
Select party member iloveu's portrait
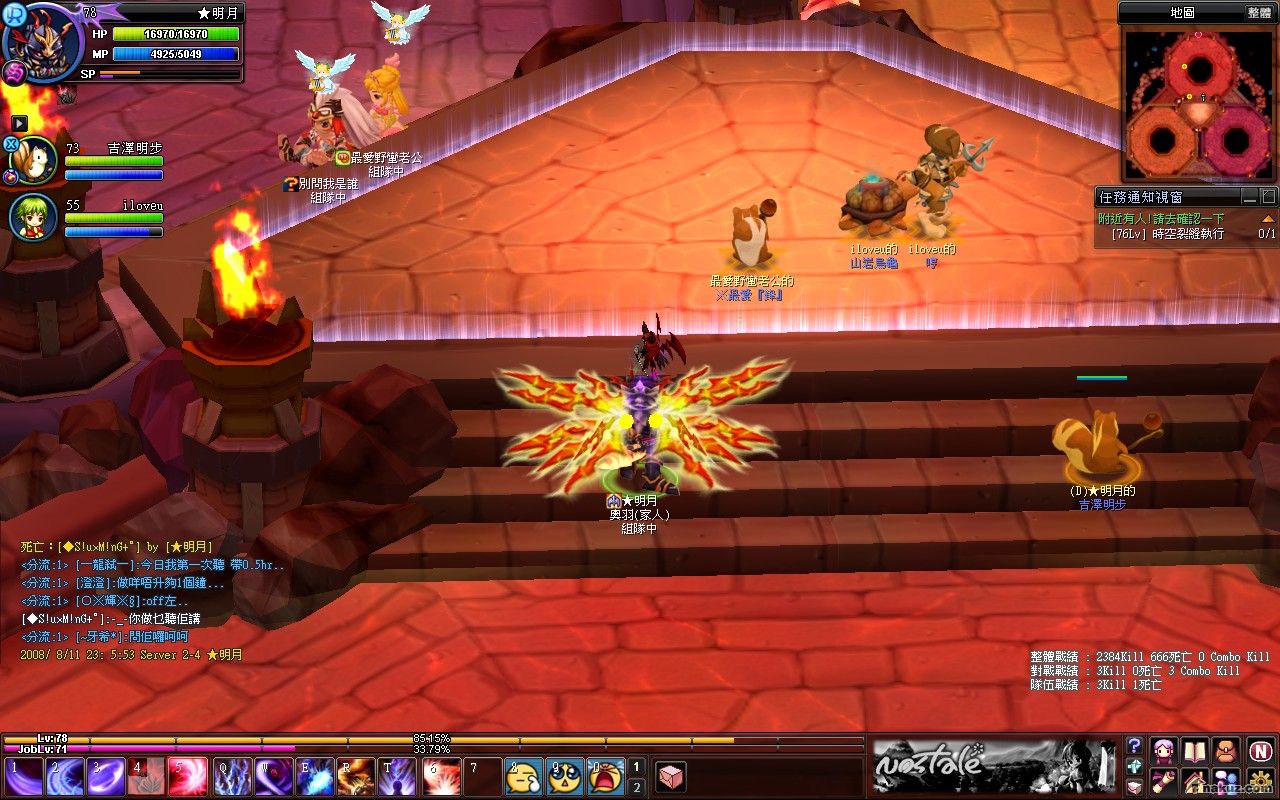(x=34, y=216)
